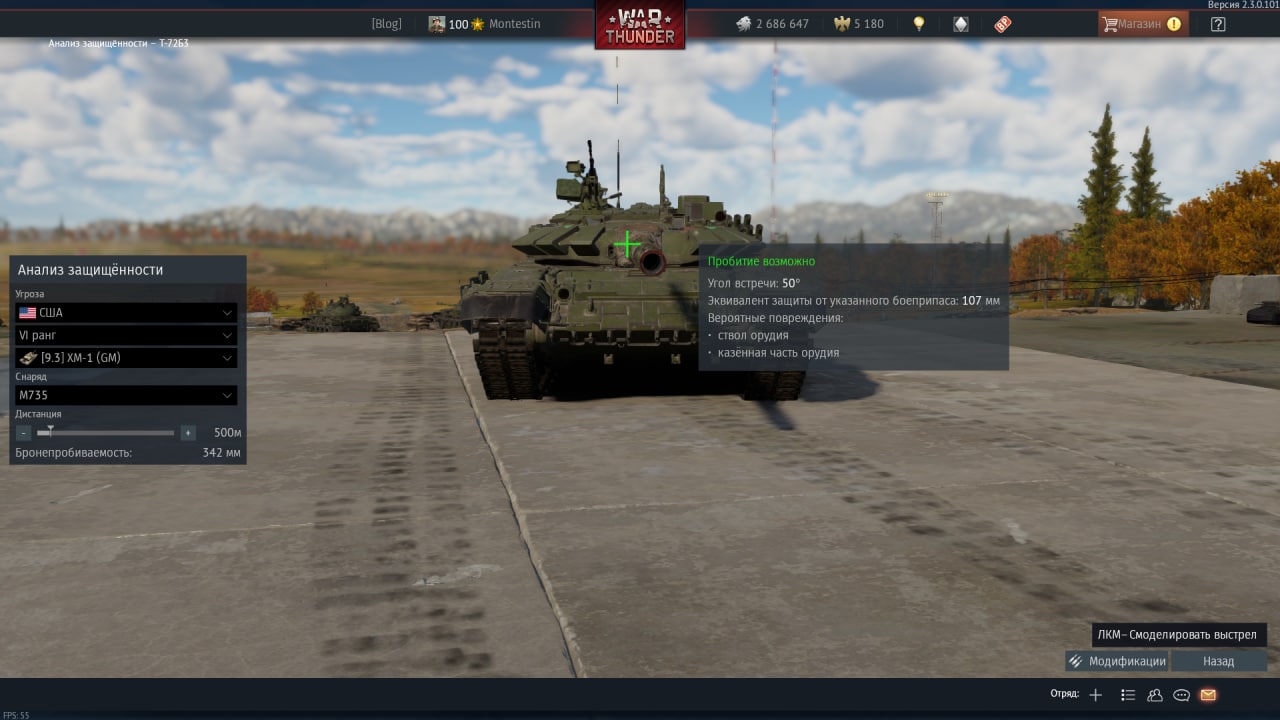
Task: Open the Модификации panel
Action: pyautogui.click(x=1117, y=661)
